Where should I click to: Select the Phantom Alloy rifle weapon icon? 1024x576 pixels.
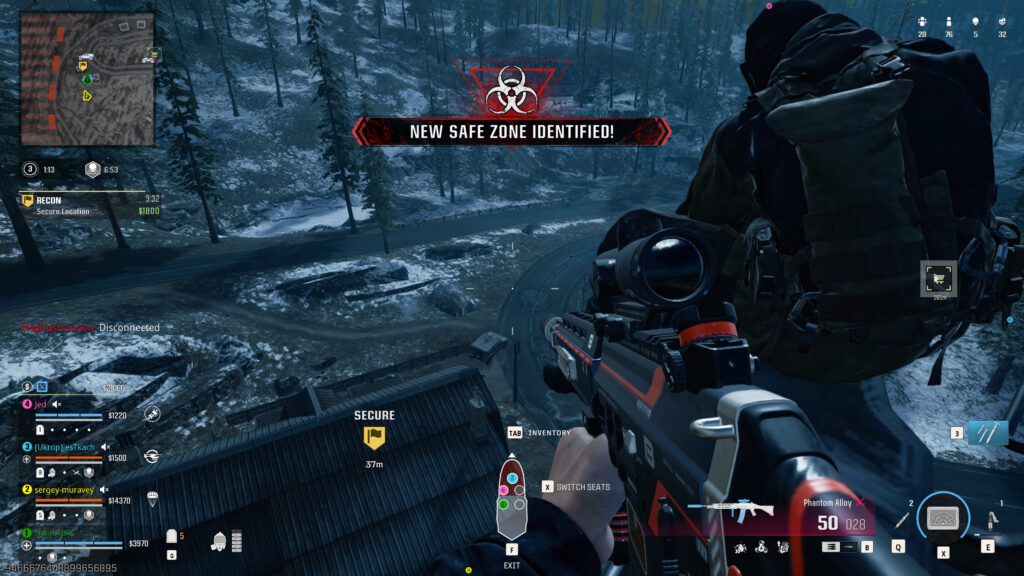point(744,508)
